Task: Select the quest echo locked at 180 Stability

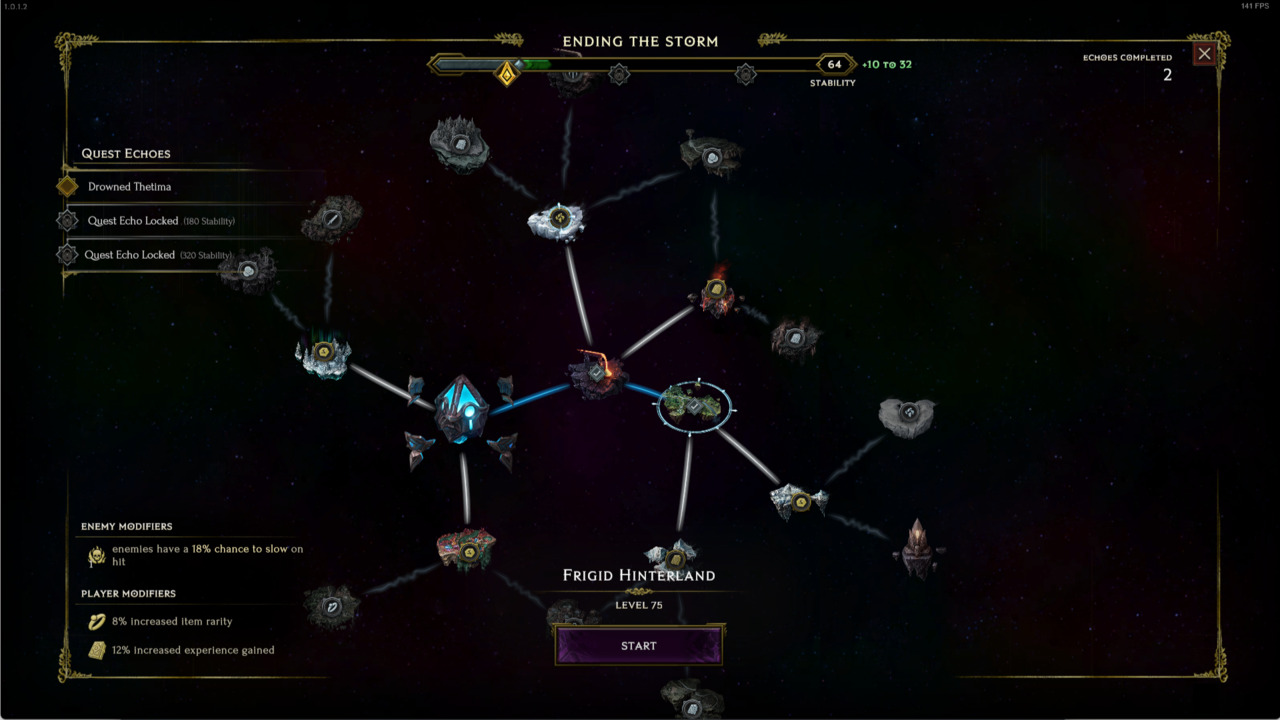Action: pyautogui.click(x=146, y=221)
